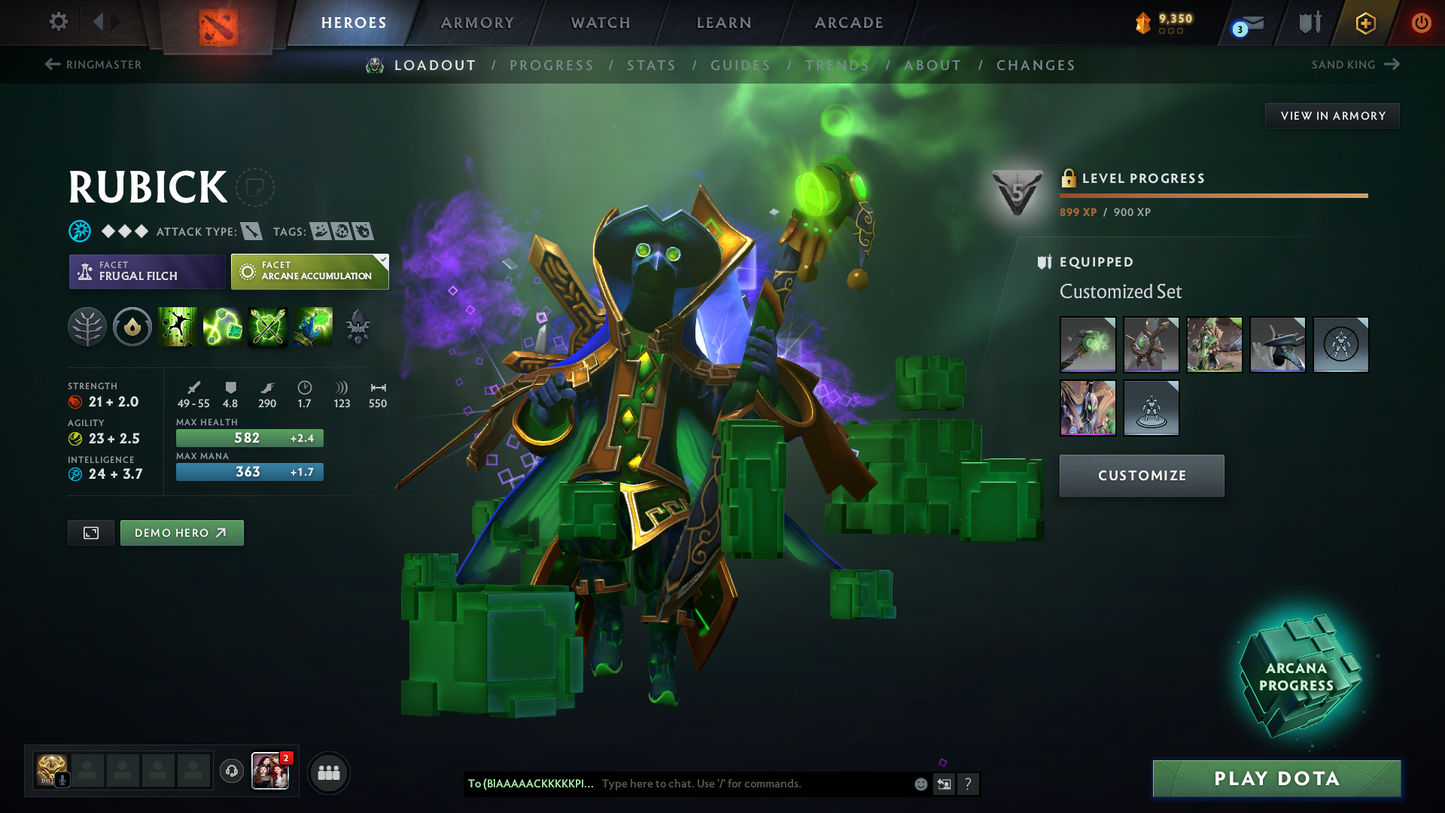1445x813 pixels.
Task: Click the talent tree icon
Action: point(87,326)
